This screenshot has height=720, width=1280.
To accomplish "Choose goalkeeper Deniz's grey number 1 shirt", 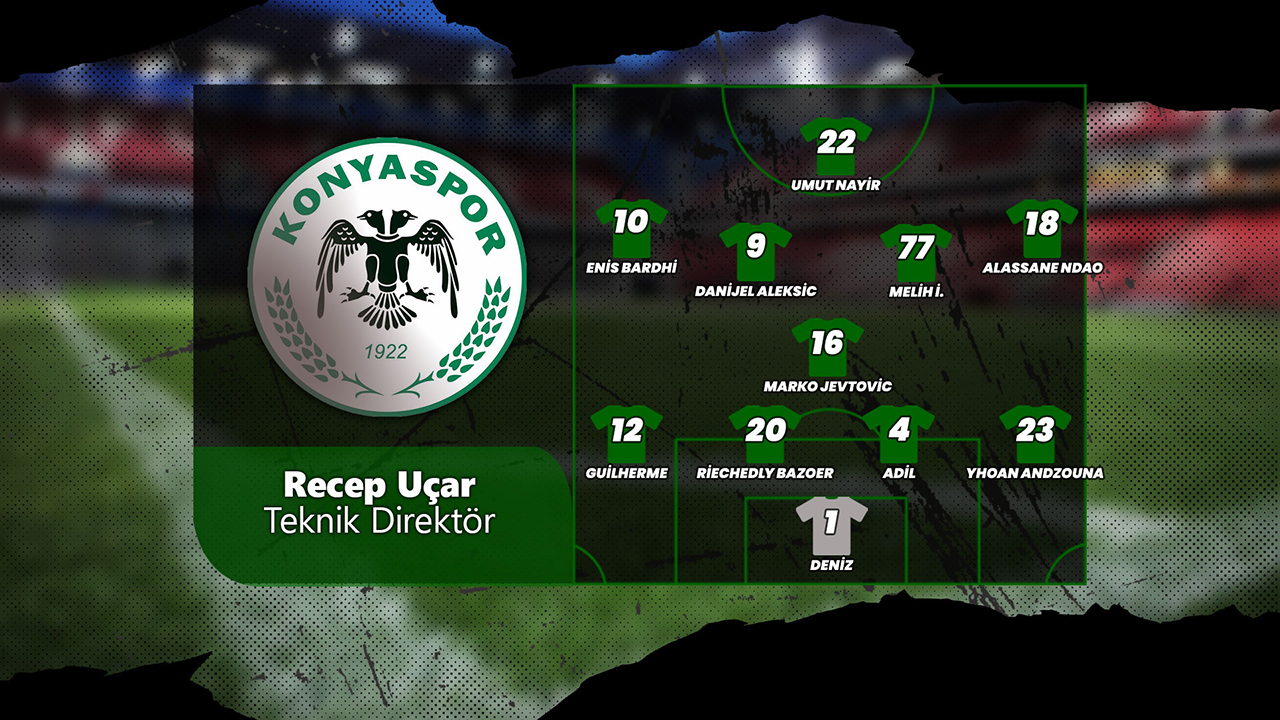I will point(831,524).
